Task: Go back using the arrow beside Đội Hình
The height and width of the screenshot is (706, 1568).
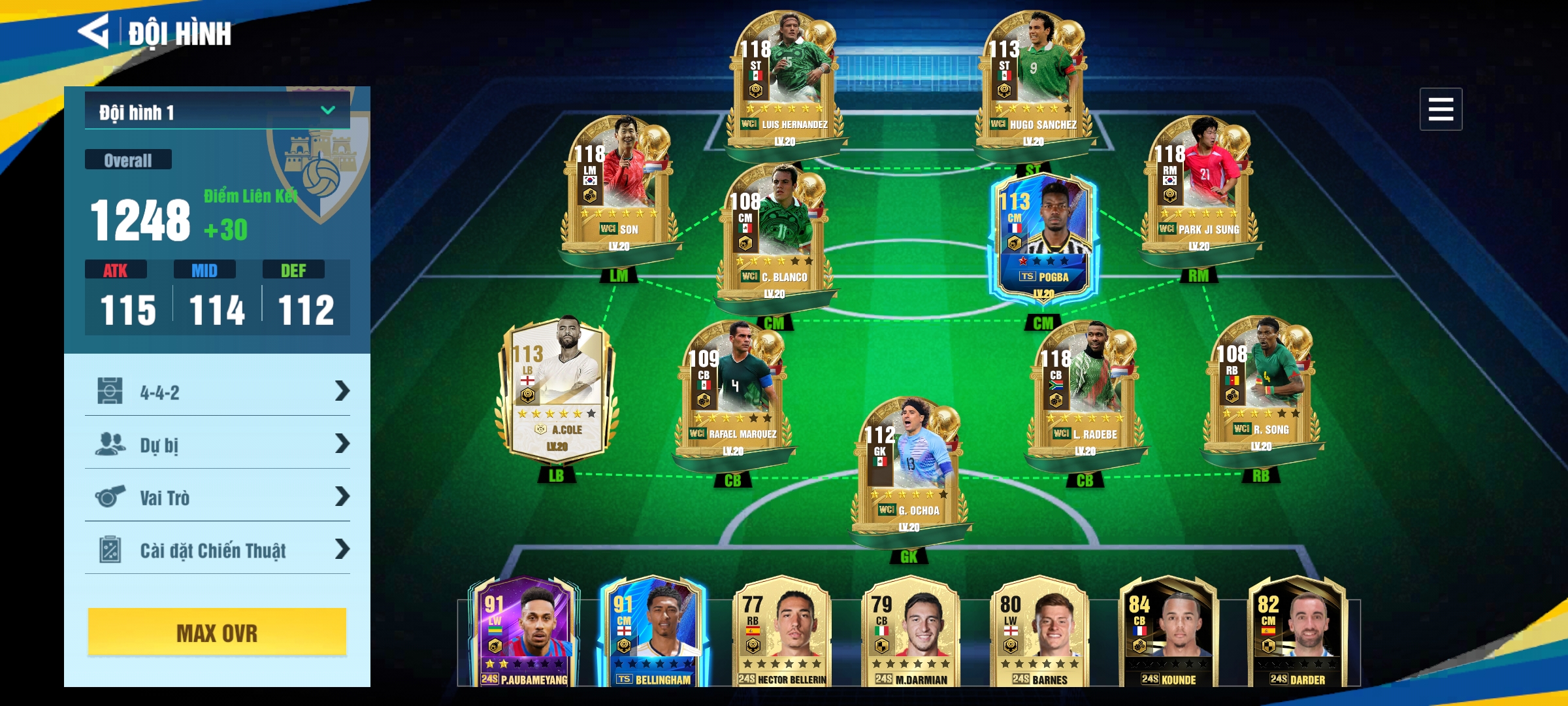Action: pos(94,31)
